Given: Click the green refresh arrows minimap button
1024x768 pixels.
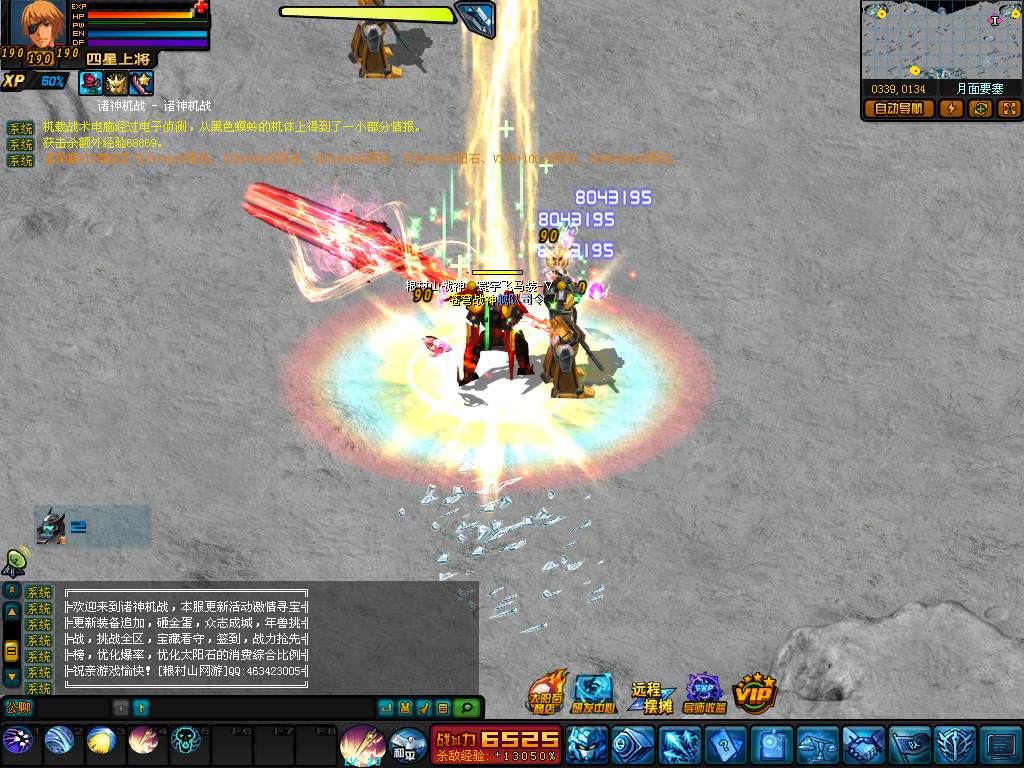Looking at the screenshot, I should [x=980, y=109].
